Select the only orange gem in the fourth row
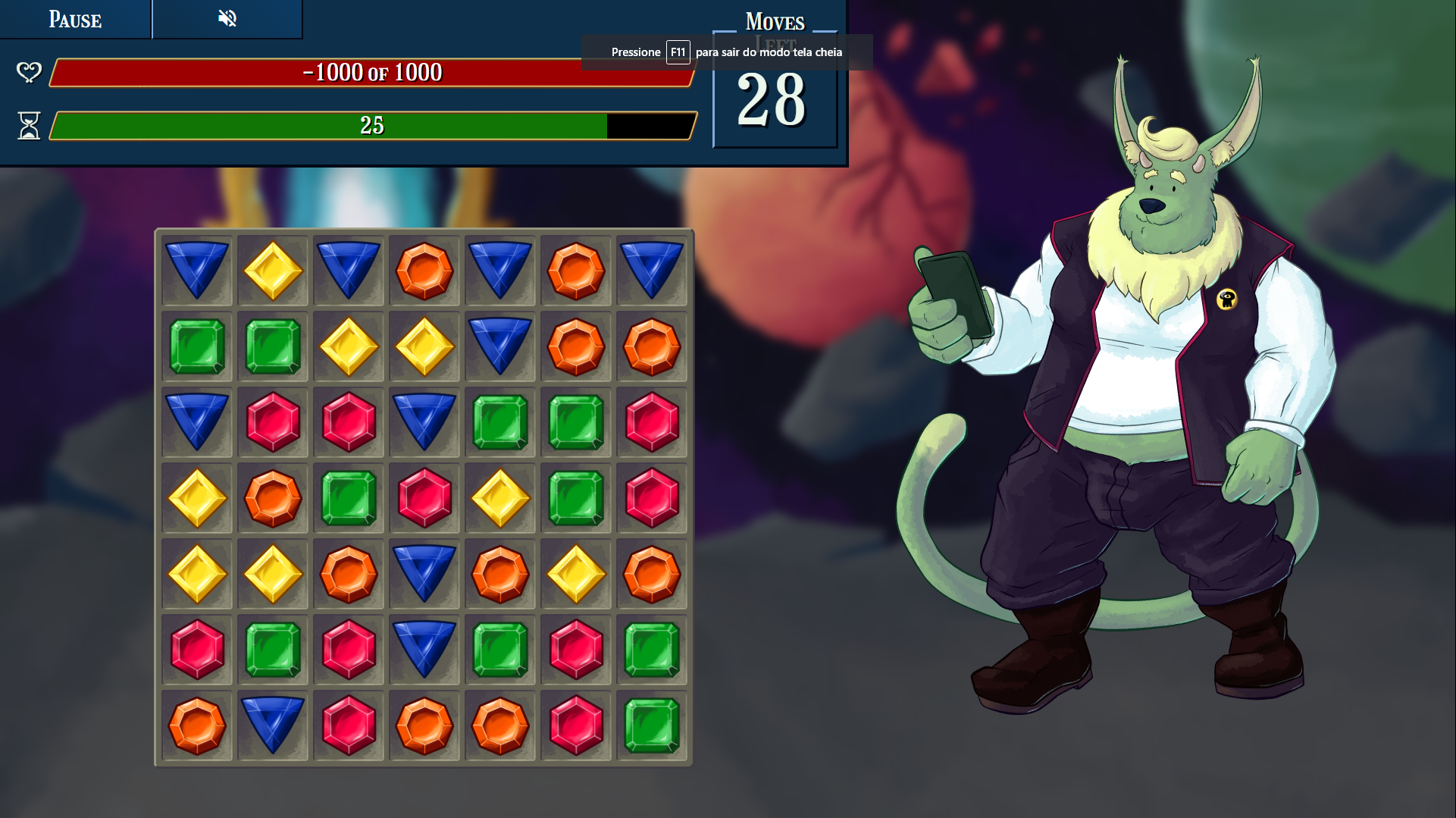Viewport: 1456px width, 818px height. tap(273, 498)
